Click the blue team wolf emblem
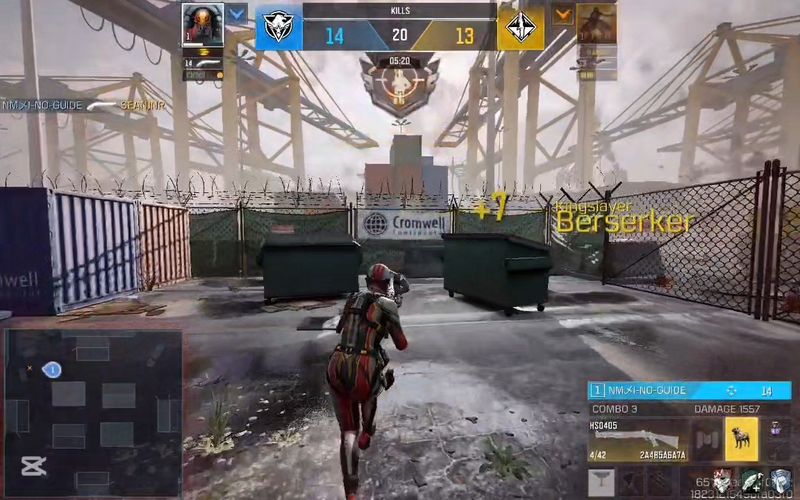 click(278, 29)
